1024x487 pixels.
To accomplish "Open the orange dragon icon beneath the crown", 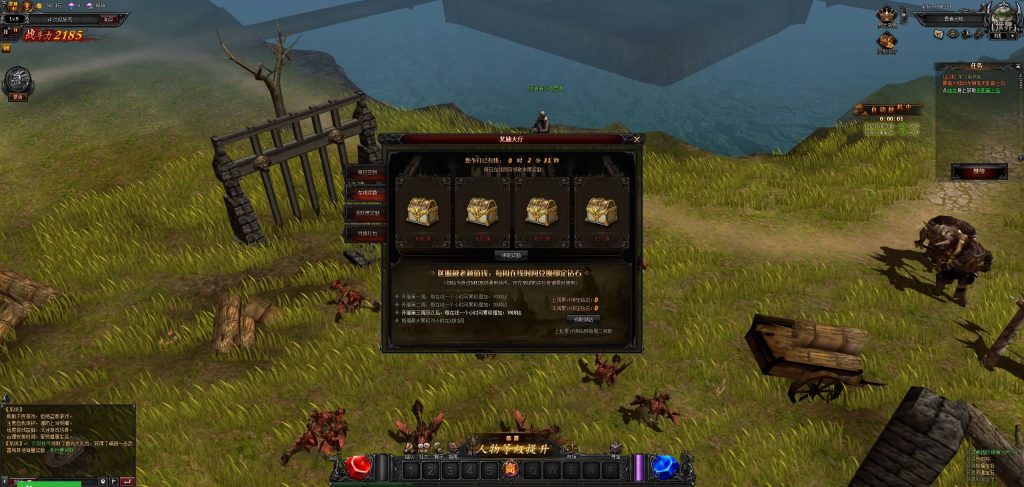I will tap(886, 41).
